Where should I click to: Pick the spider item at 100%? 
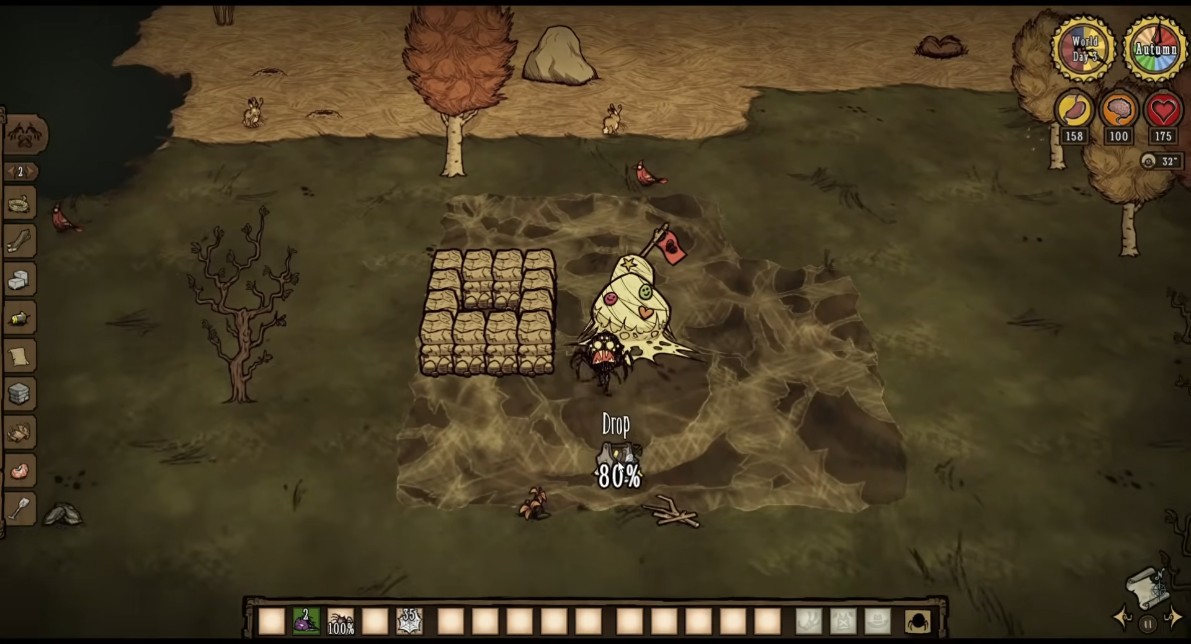(341, 621)
